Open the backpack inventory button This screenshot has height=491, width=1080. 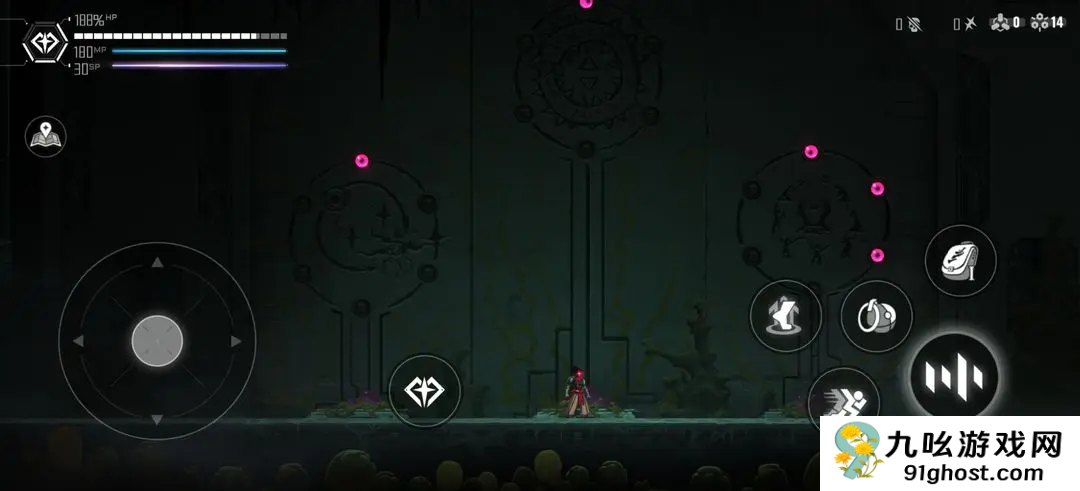point(960,261)
